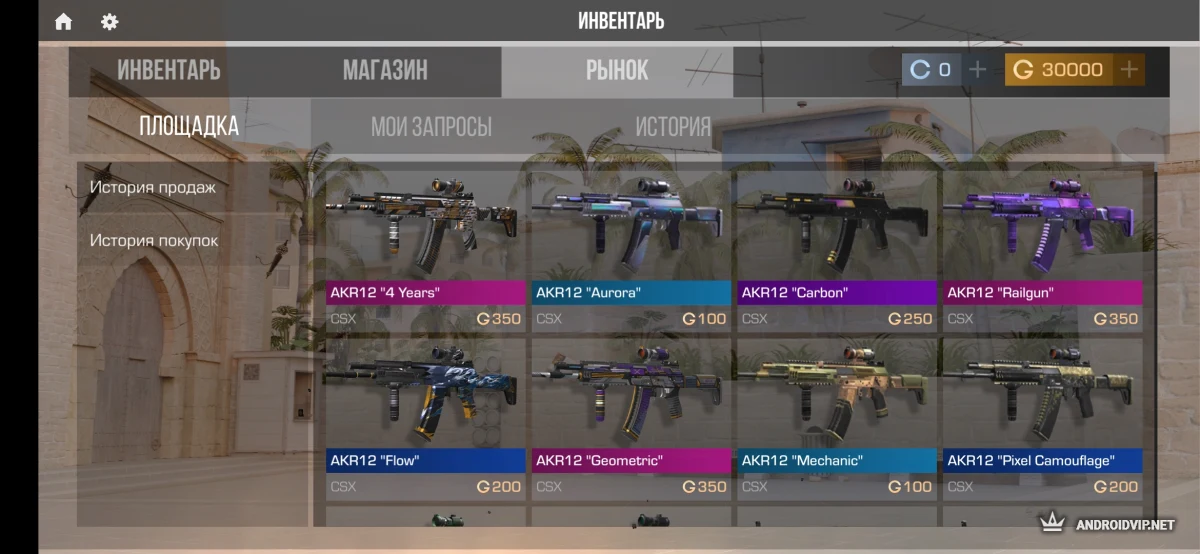Screen dimensions: 1200x554
Task: Add silver currency with the plus button
Action: [x=978, y=69]
